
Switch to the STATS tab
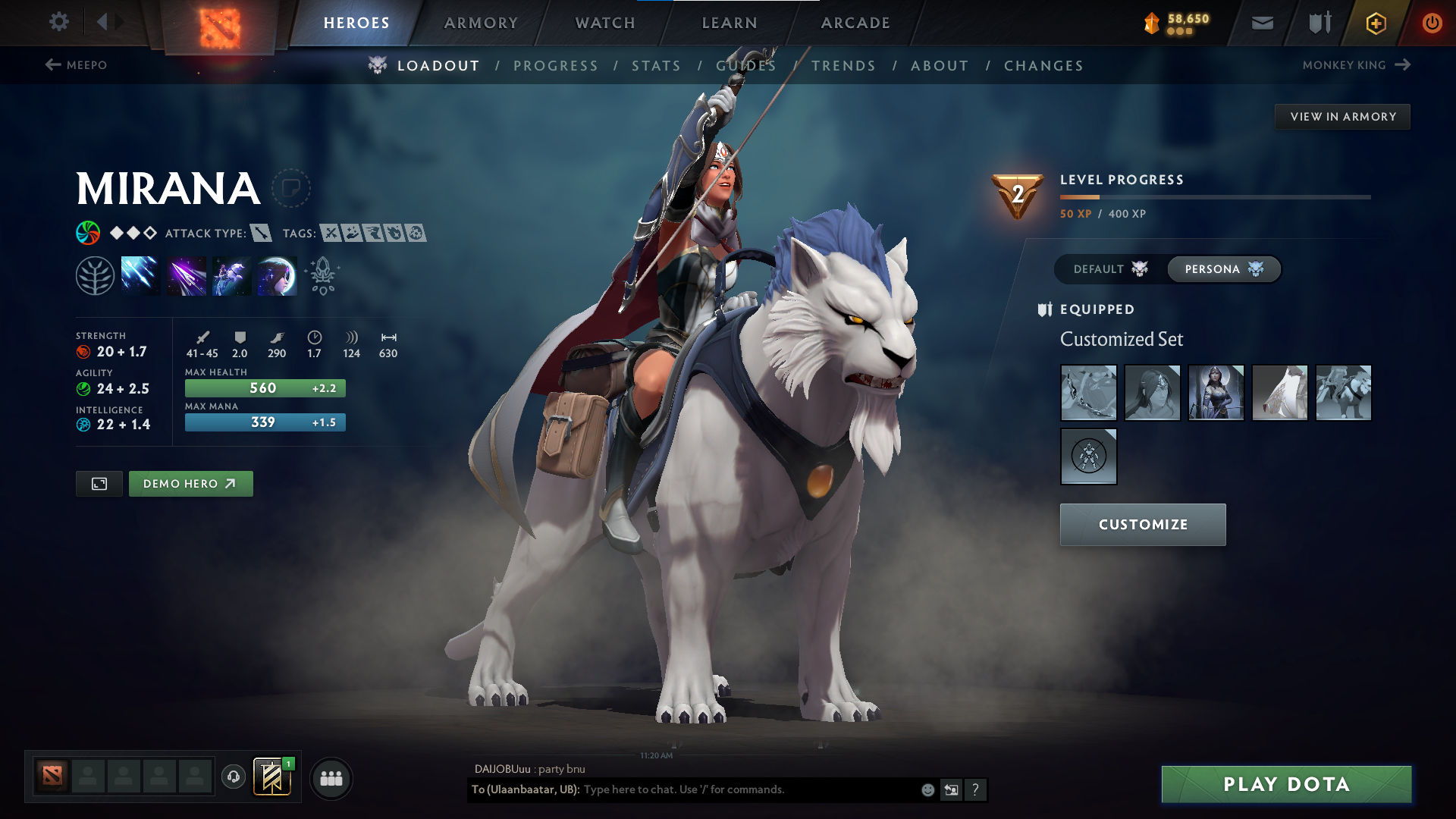click(657, 65)
